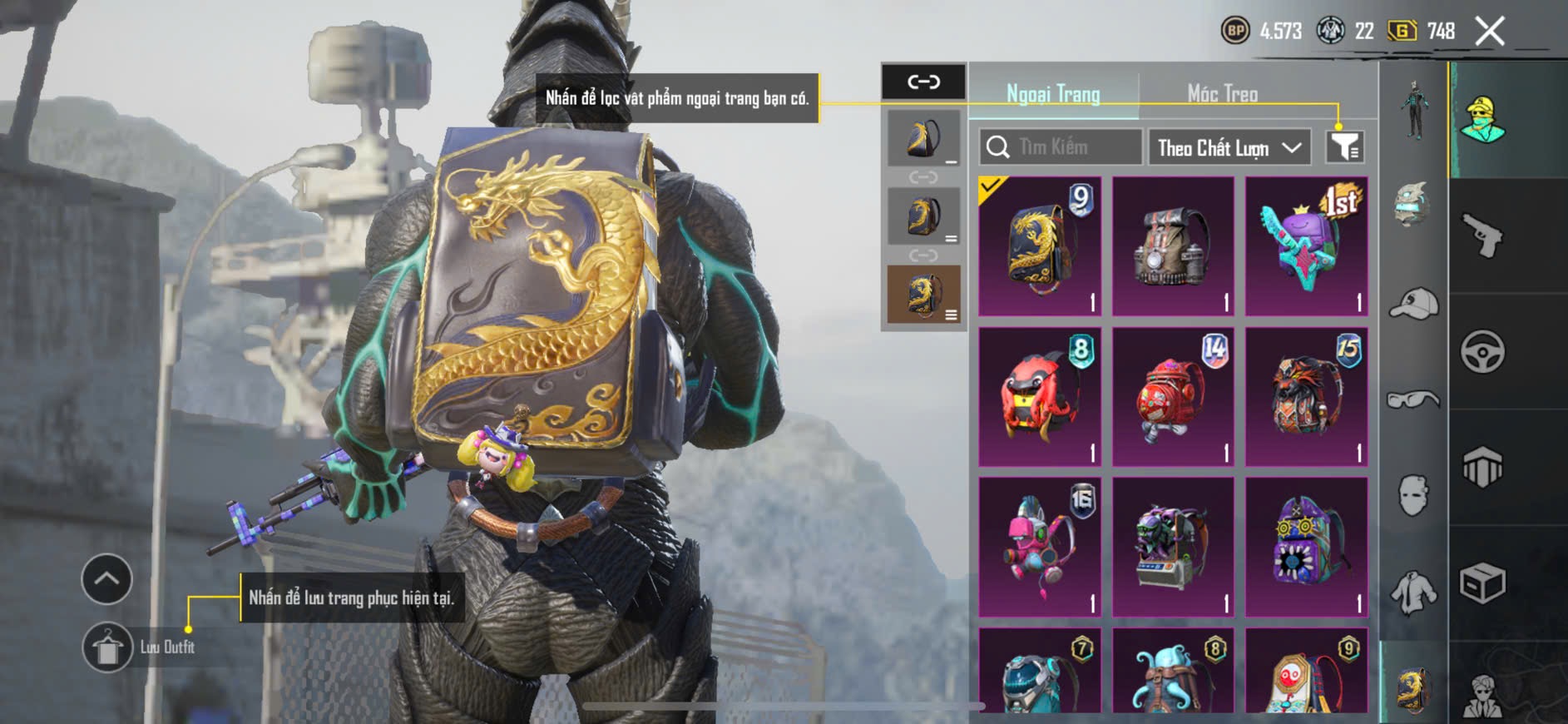The height and width of the screenshot is (724, 1568).
Task: Toggle the backpack level link button
Action: pyautogui.click(x=923, y=82)
